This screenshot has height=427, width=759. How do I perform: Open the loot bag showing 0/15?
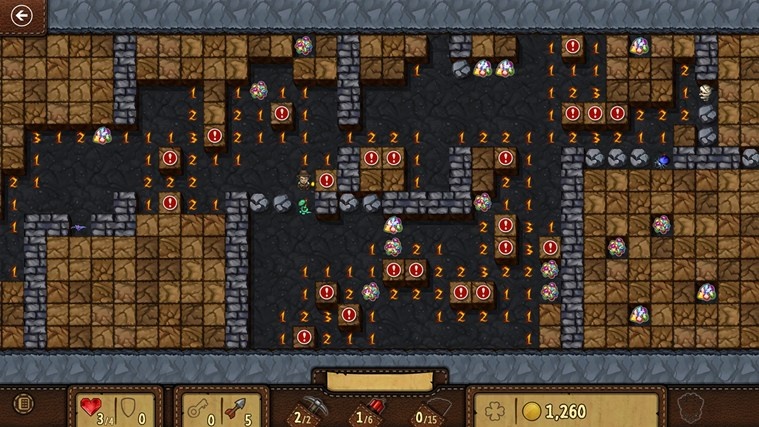pos(427,407)
